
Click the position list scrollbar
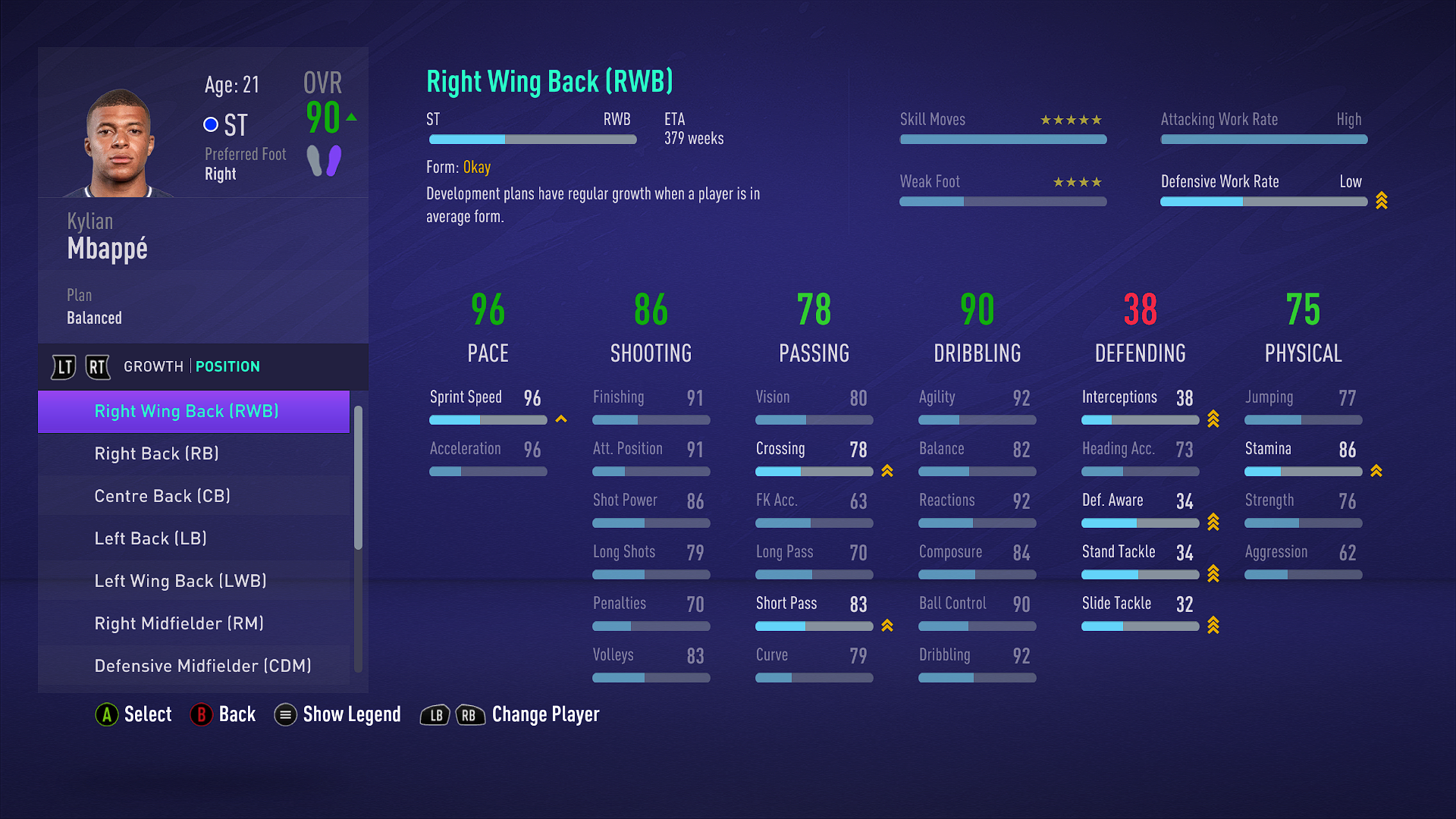pyautogui.click(x=358, y=478)
